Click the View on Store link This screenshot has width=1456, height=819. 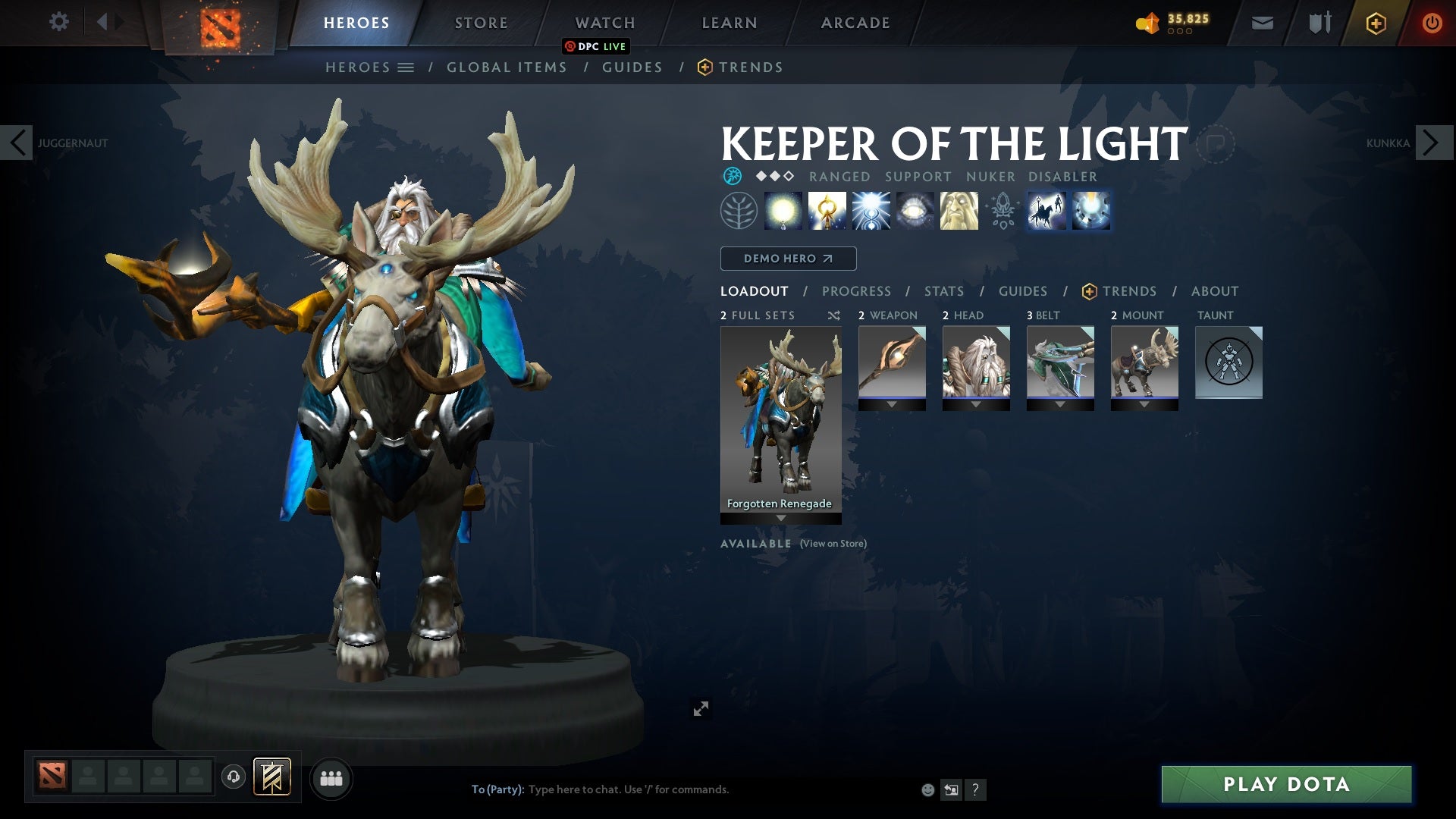click(x=833, y=543)
